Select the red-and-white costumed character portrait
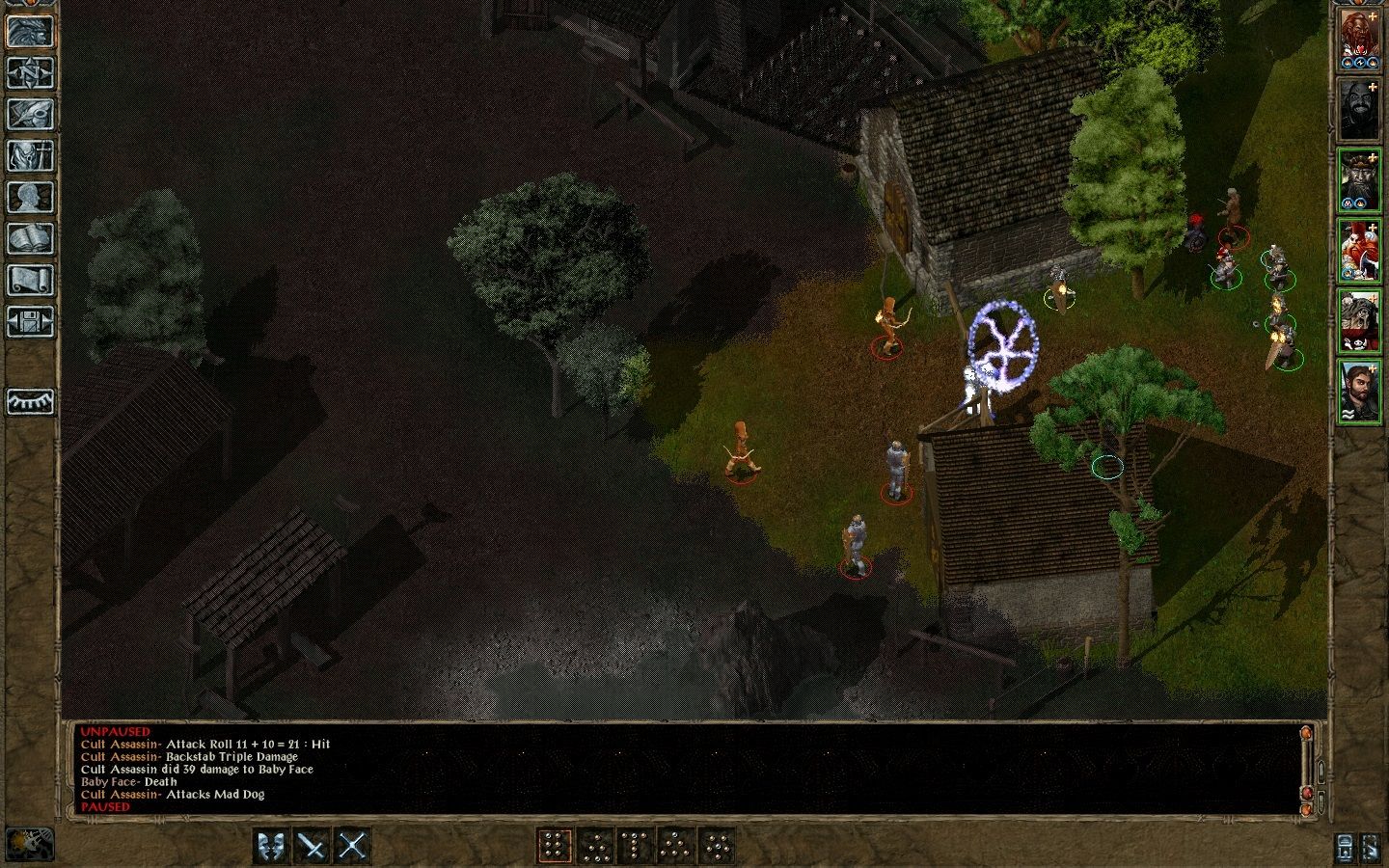The height and width of the screenshot is (868, 1389). [1358, 250]
